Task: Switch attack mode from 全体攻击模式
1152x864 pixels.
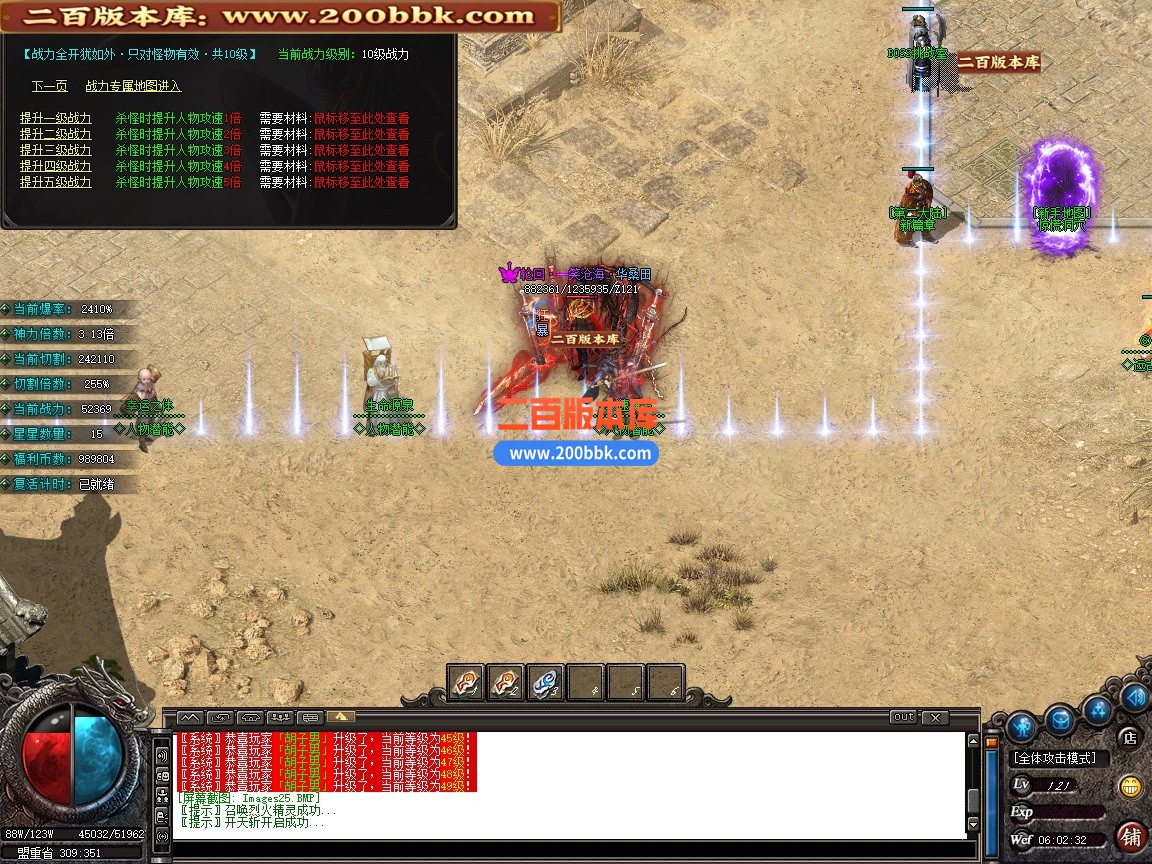Action: pyautogui.click(x=1054, y=758)
